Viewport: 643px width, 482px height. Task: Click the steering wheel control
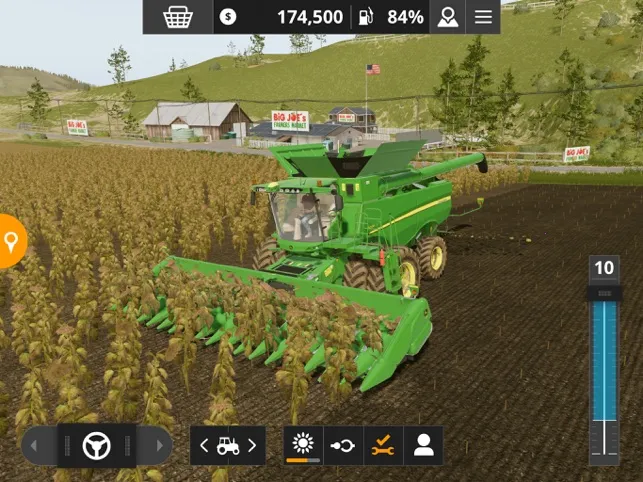96,446
